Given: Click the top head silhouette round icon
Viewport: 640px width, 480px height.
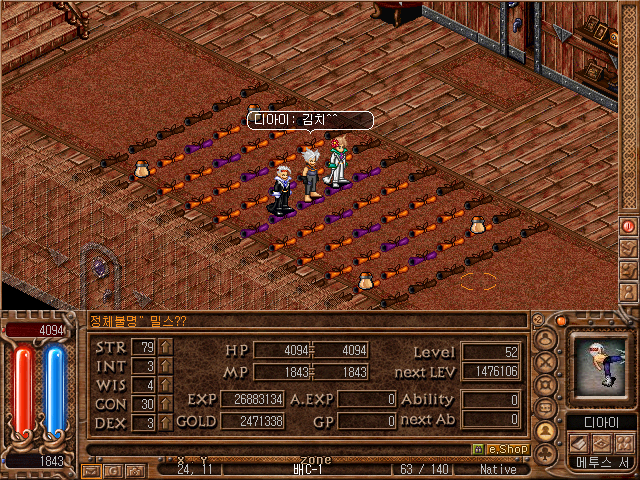Looking at the screenshot, I should click(x=547, y=338).
